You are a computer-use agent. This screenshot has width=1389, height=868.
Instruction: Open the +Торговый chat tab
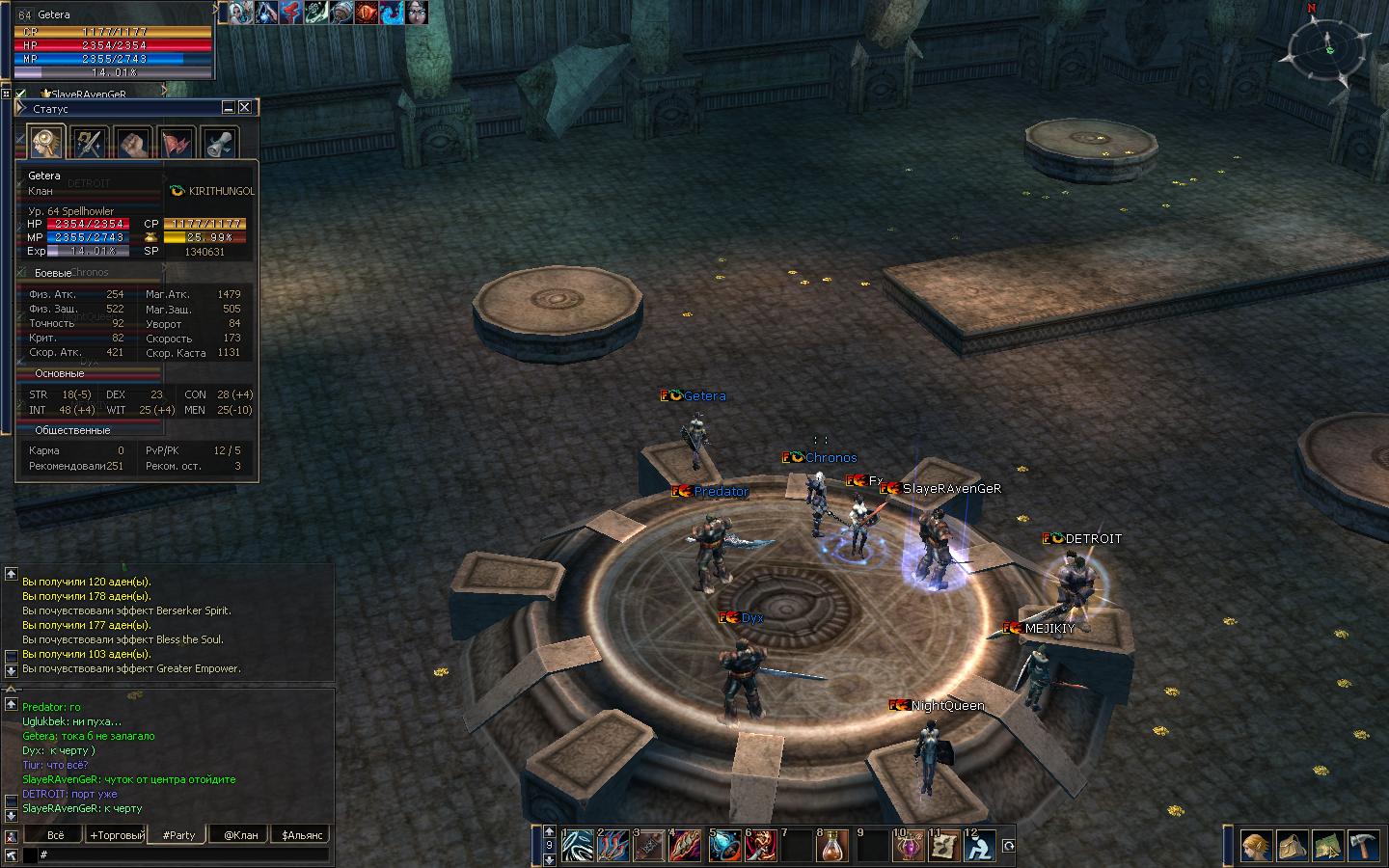(x=117, y=835)
